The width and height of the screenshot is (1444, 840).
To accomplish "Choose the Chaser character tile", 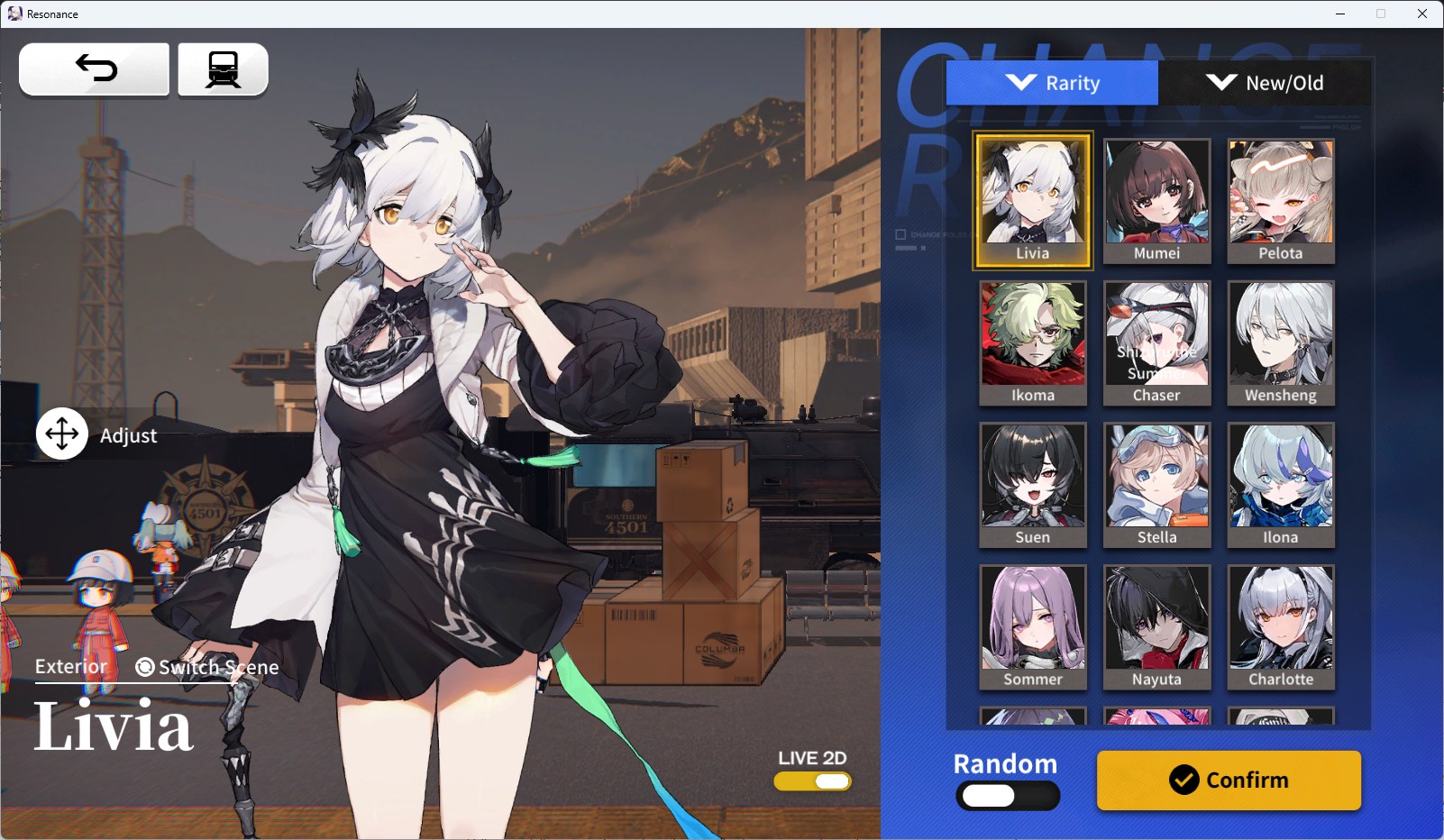I will click(1156, 342).
